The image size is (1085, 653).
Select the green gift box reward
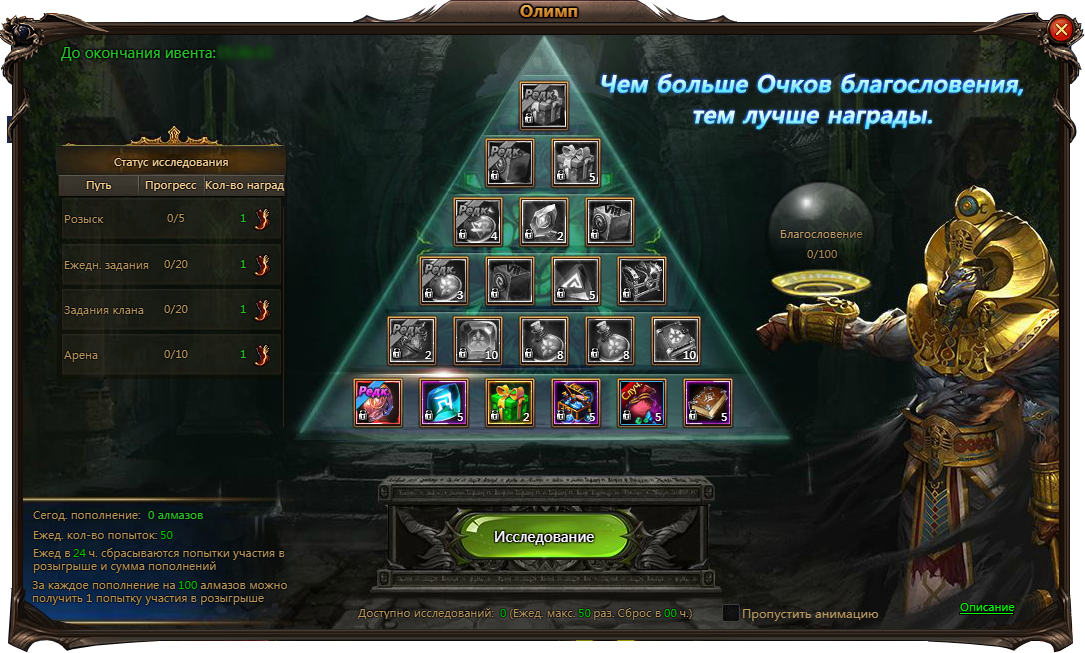(510, 402)
